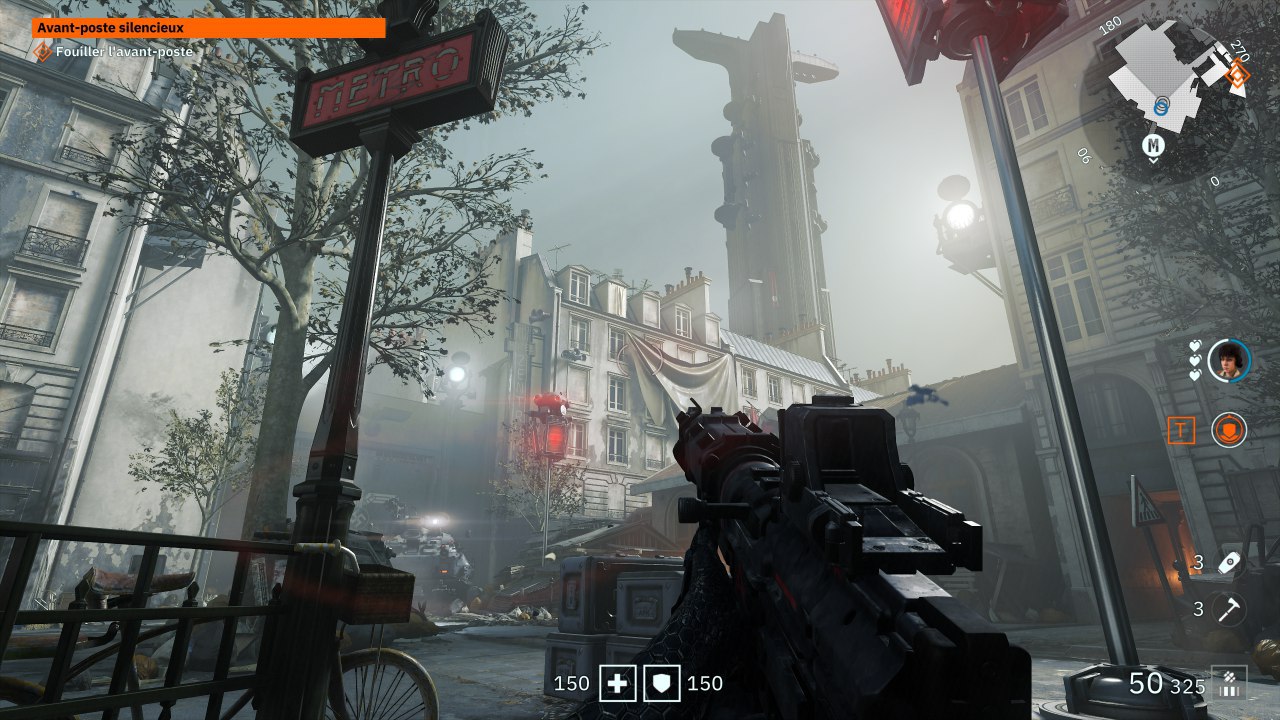Select the grenade item icon

(x=1228, y=563)
